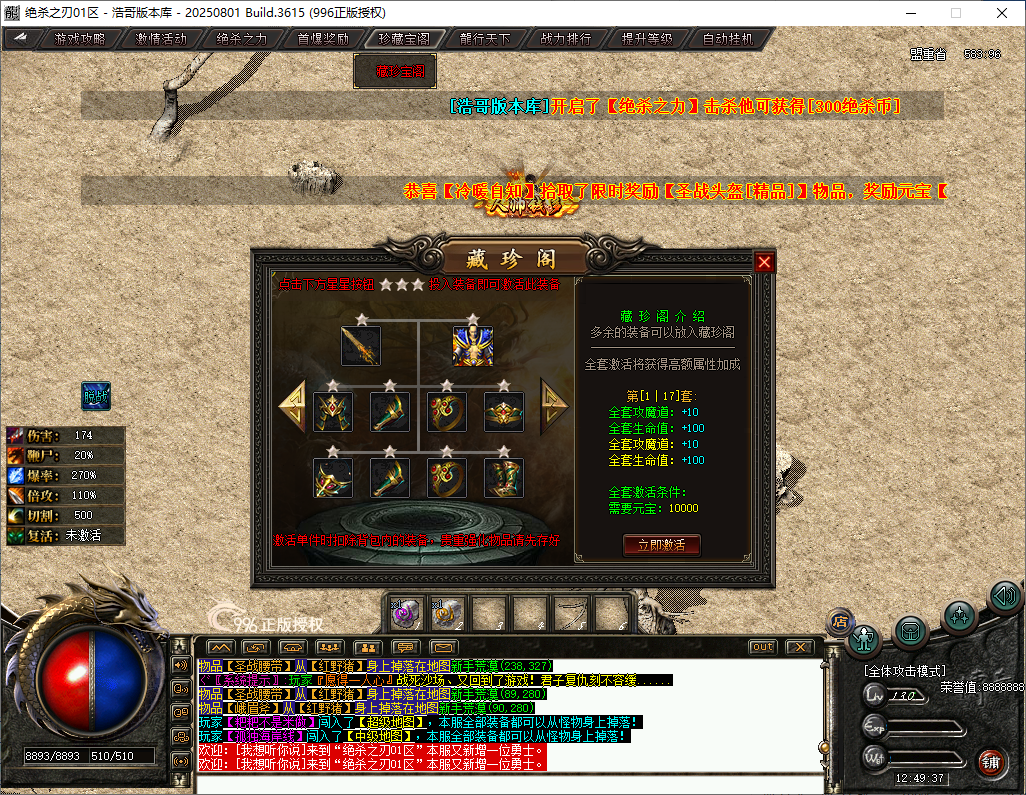
Task: Select the golden helmet equipment slot
Action: [333, 411]
